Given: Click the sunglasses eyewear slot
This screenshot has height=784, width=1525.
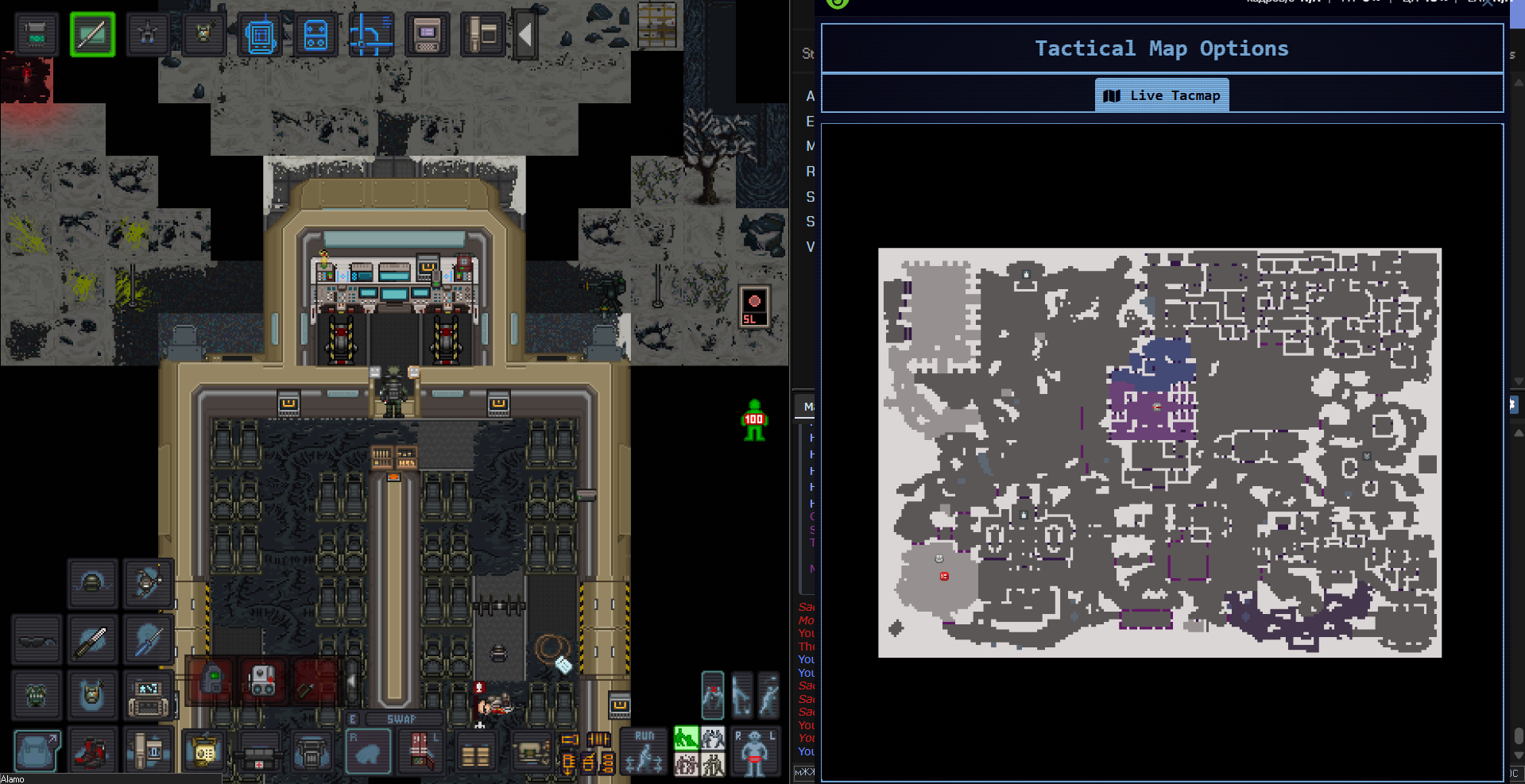Looking at the screenshot, I should [x=37, y=639].
